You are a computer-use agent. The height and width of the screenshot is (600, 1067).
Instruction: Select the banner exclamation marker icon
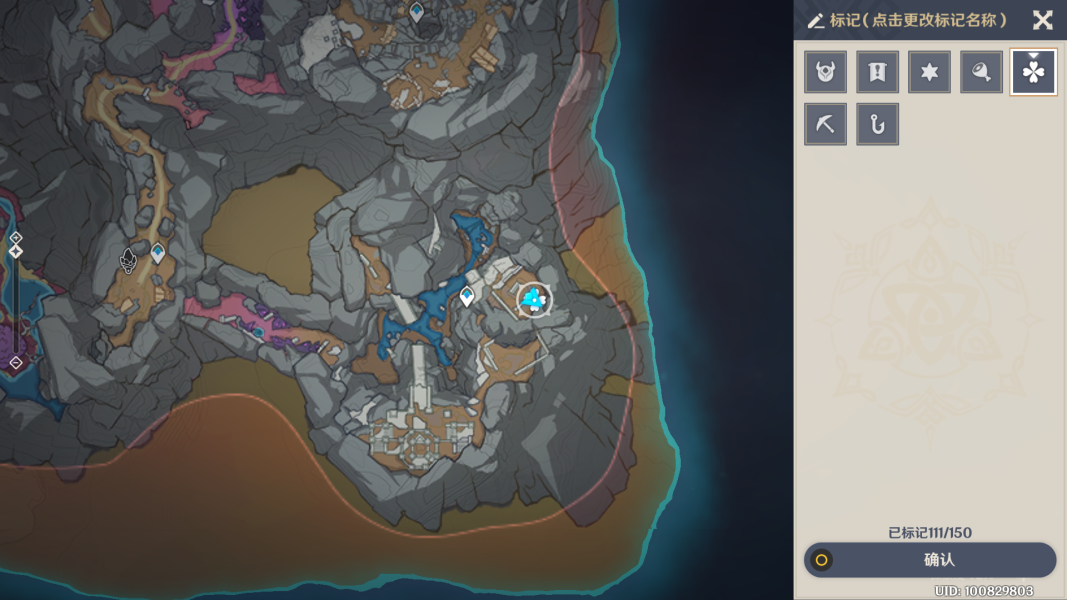pyautogui.click(x=877, y=72)
